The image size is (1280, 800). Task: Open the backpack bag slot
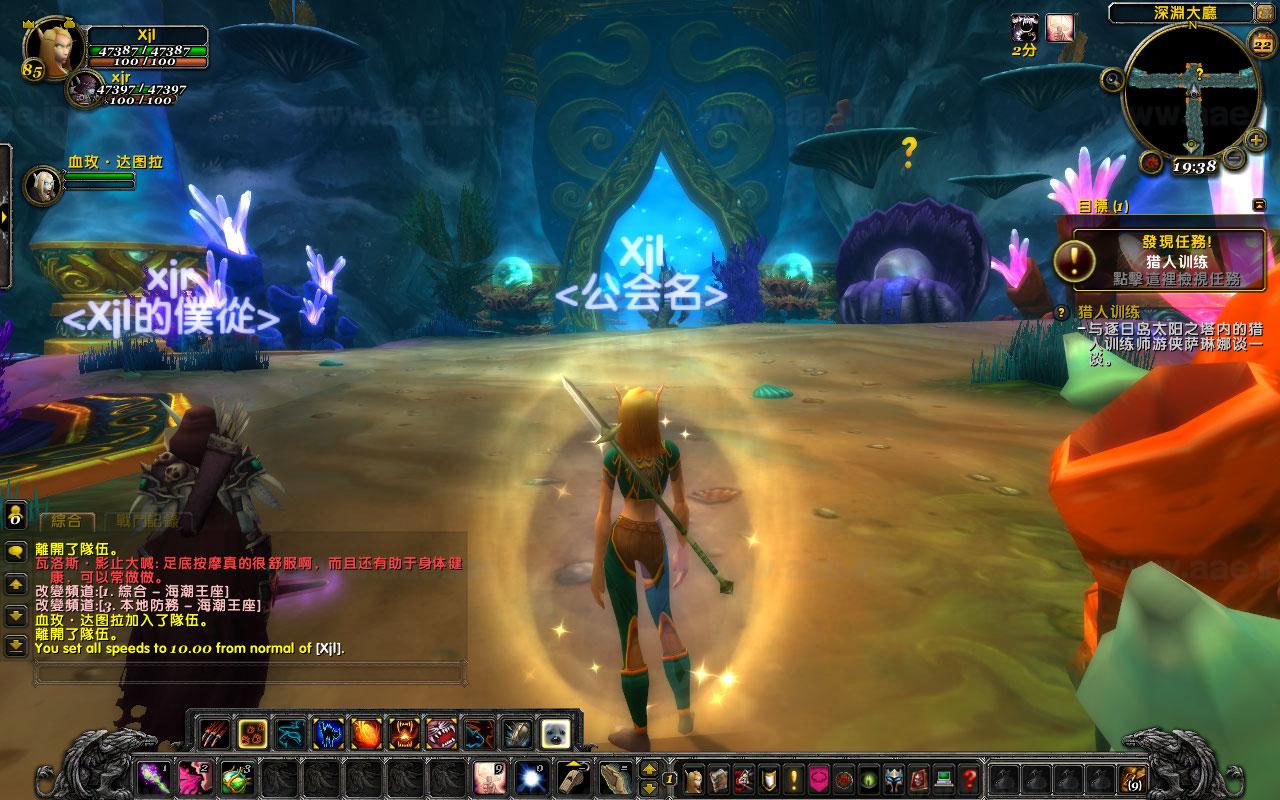pos(1132,777)
